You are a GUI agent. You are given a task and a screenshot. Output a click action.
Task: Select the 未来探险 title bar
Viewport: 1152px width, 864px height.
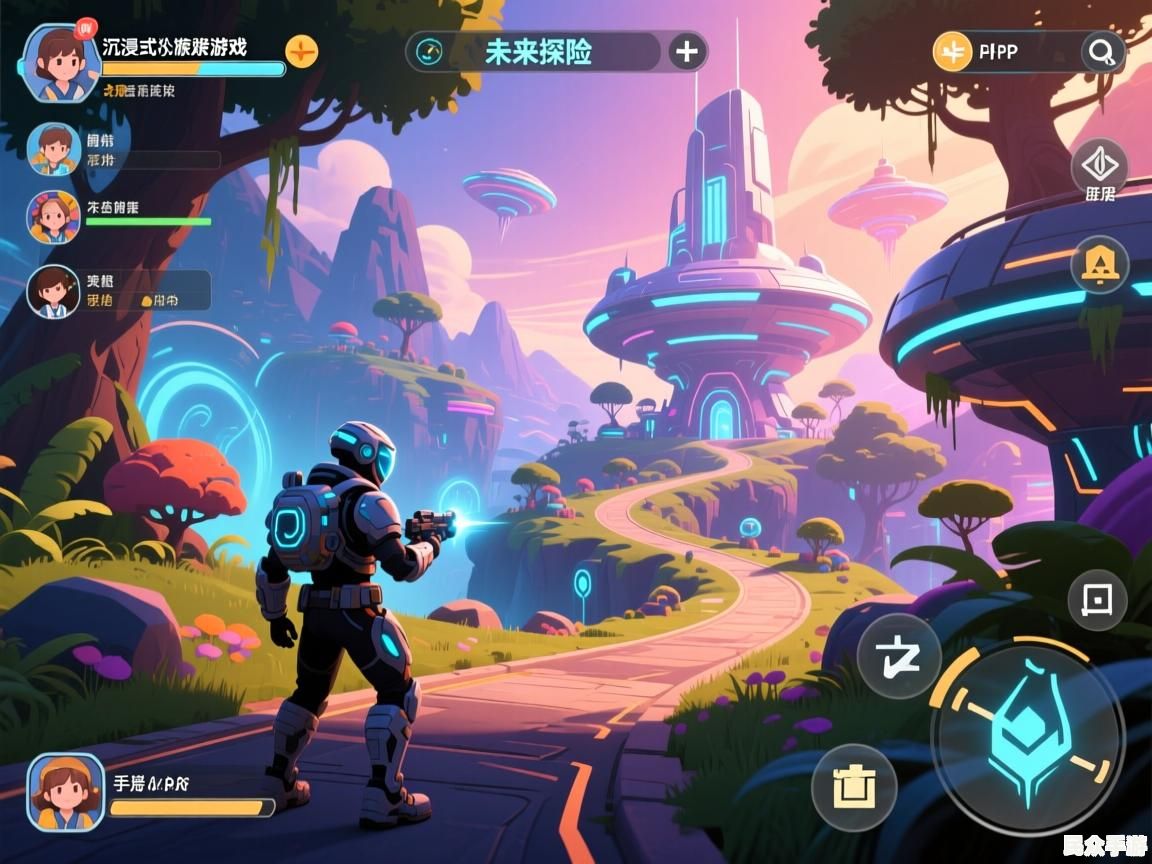tap(538, 52)
